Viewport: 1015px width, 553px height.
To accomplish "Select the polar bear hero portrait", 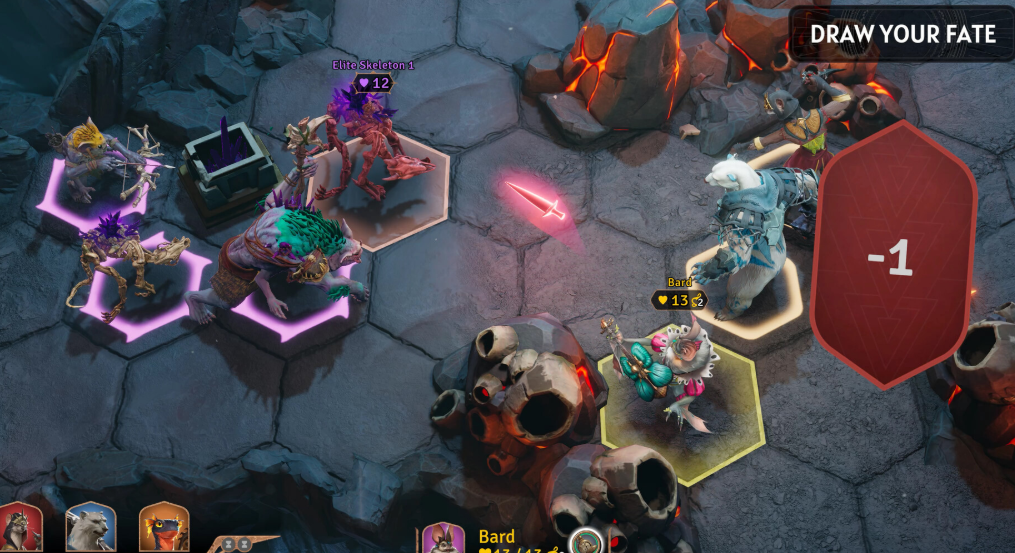I will coord(91,528).
